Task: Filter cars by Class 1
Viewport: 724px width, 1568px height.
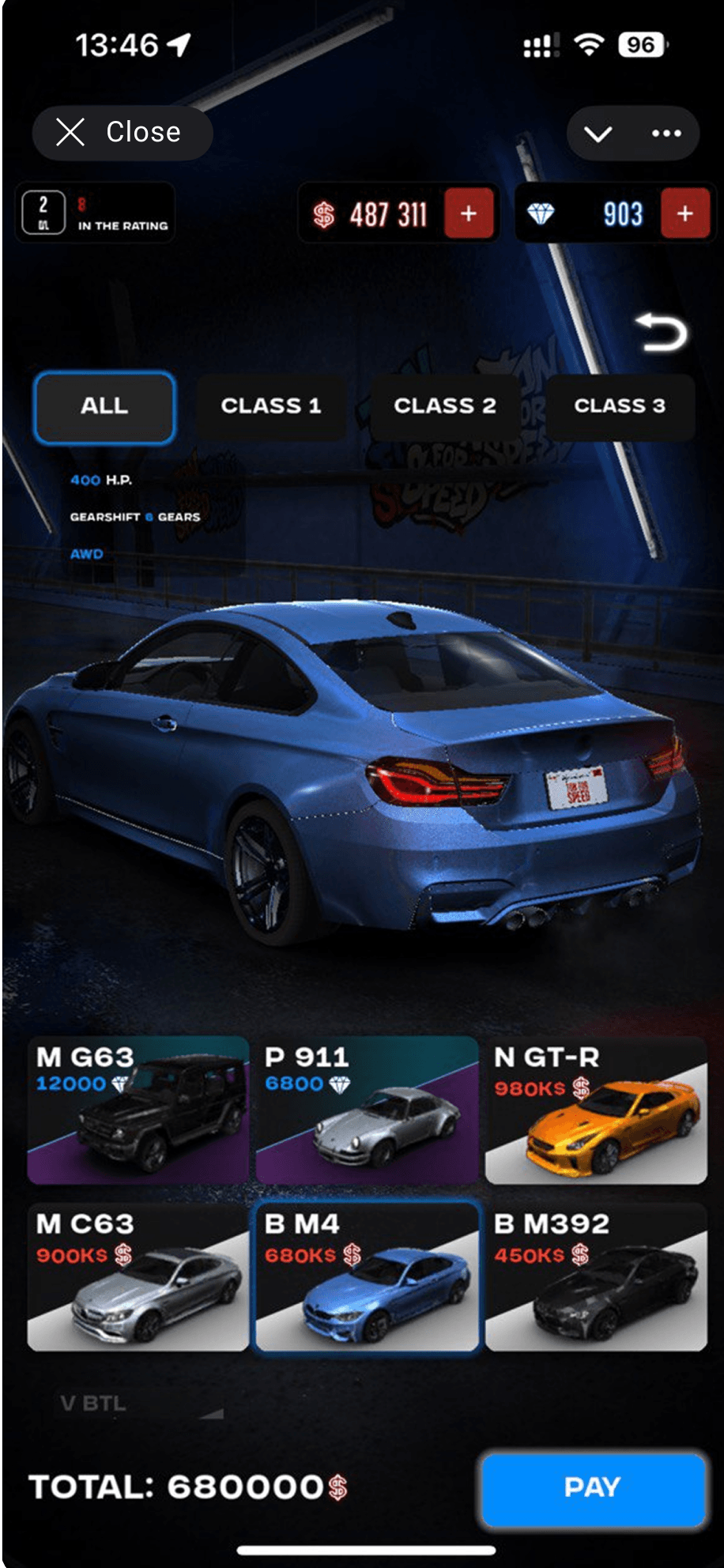Action: click(x=270, y=406)
